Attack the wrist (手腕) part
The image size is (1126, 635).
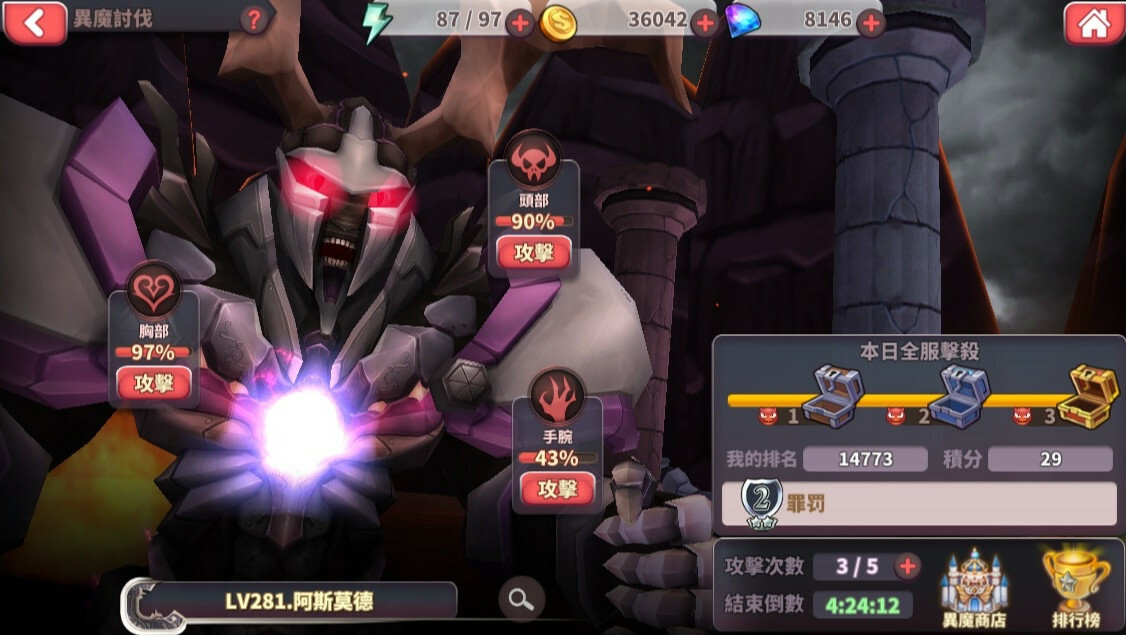558,489
